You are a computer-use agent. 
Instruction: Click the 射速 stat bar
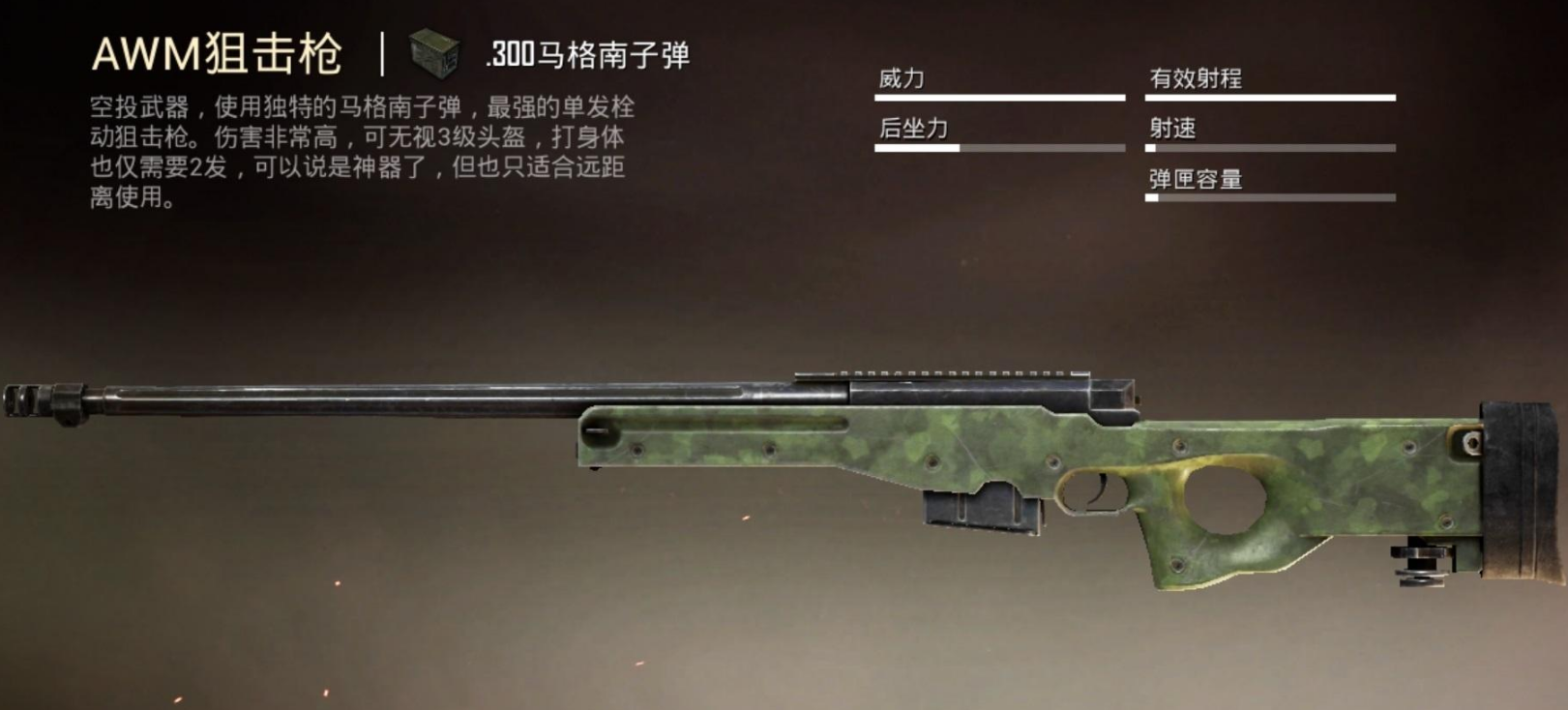(x=1272, y=146)
